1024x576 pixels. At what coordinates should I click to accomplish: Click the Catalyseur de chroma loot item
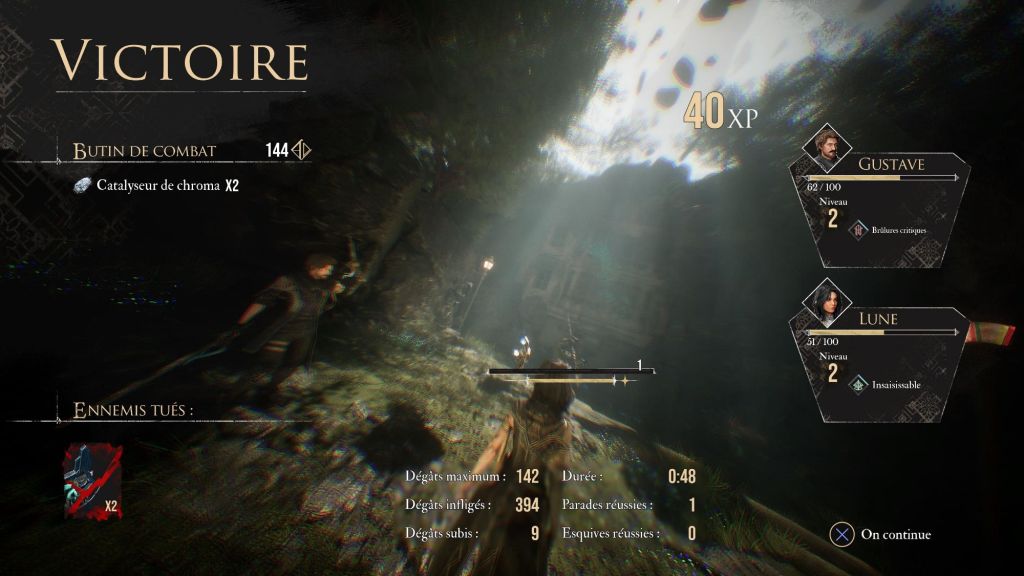point(158,186)
